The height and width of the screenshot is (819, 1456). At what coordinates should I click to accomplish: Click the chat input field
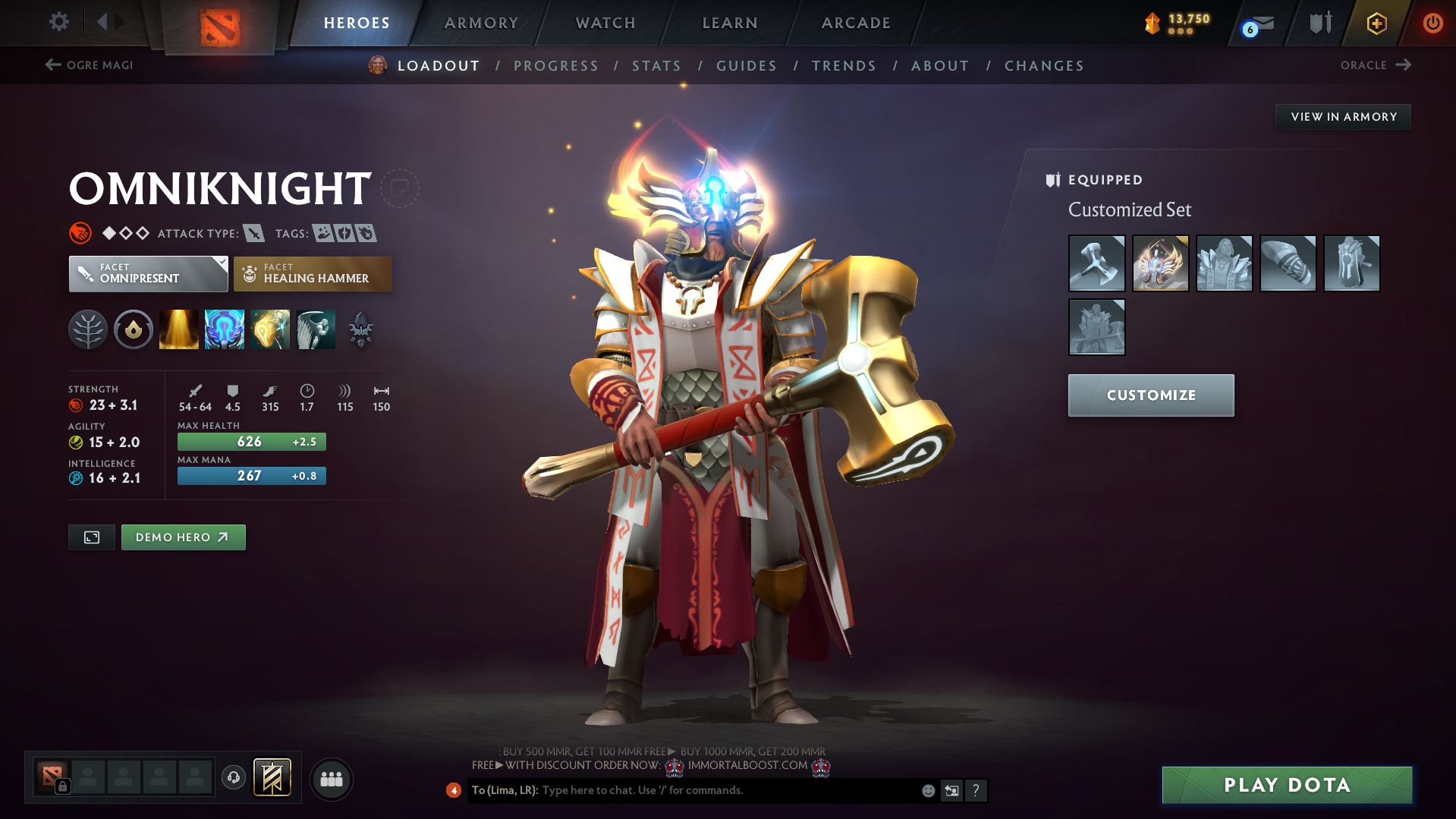pyautogui.click(x=721, y=790)
